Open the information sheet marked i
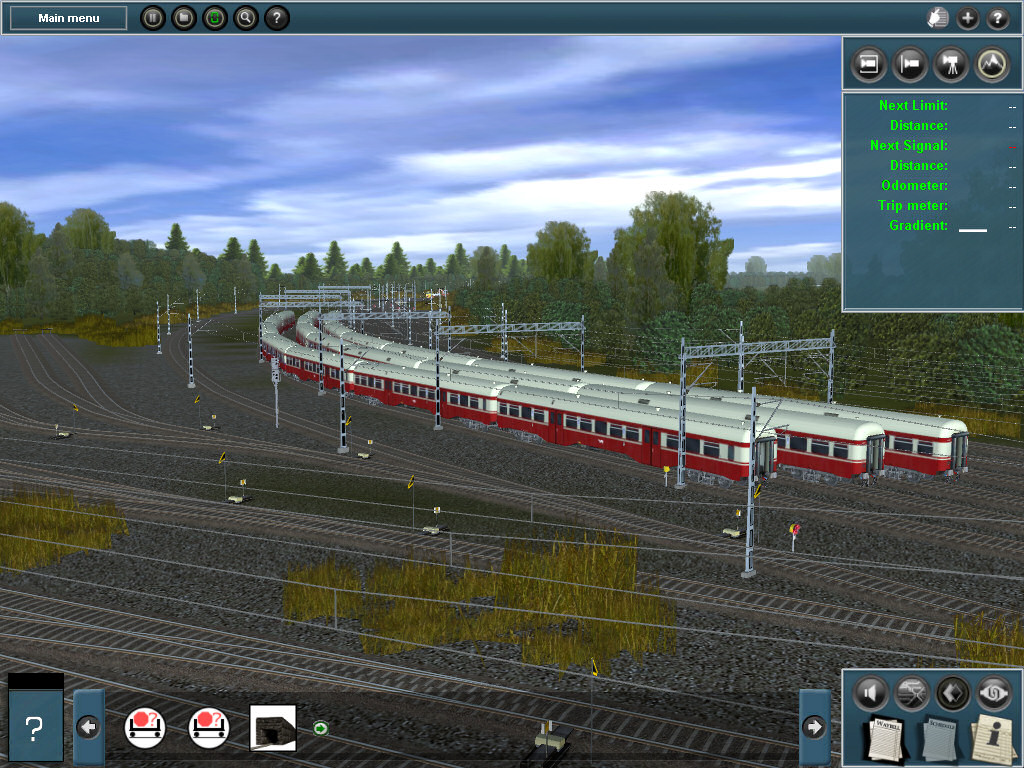This screenshot has height=768, width=1024. coord(993,738)
